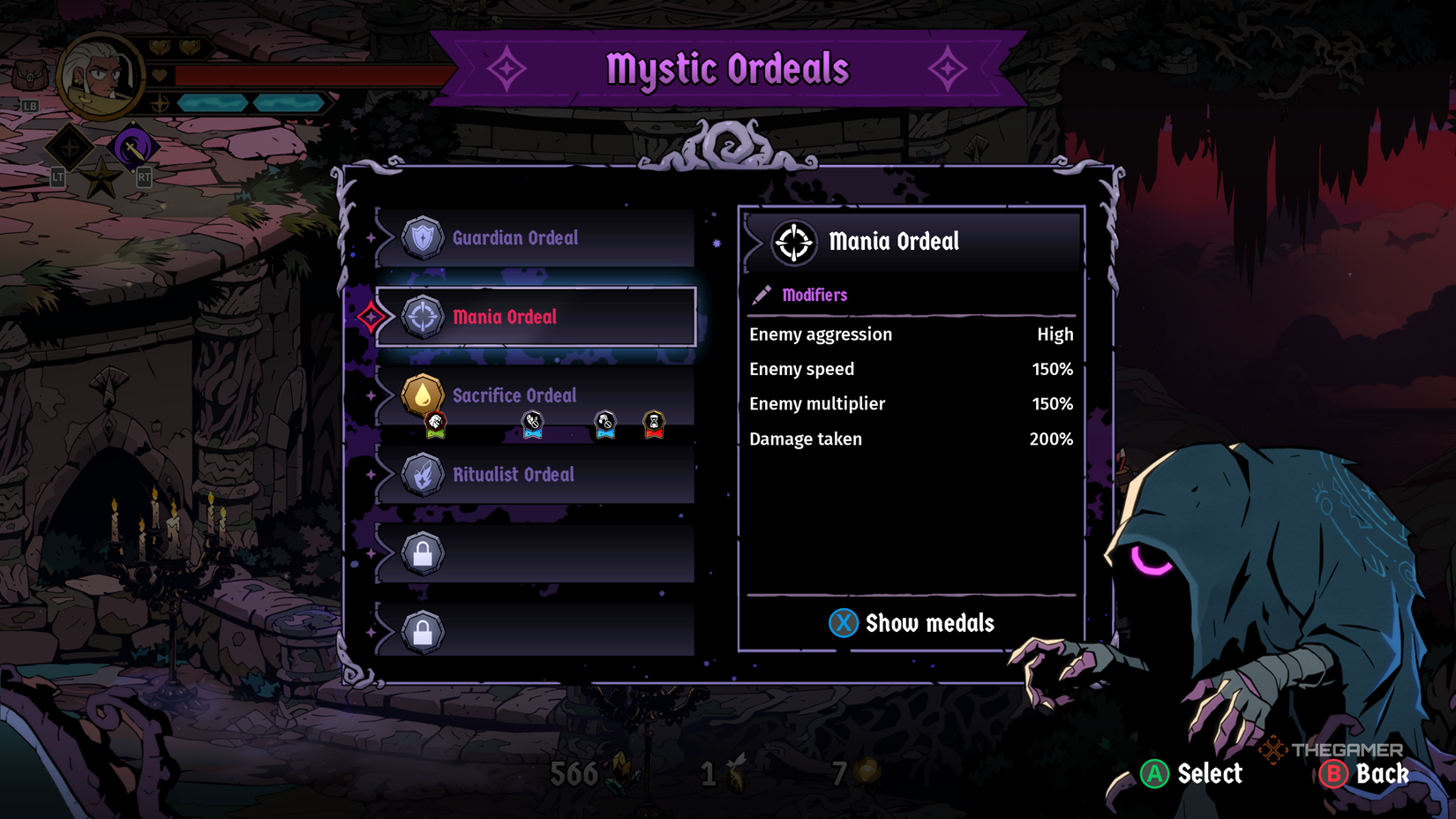Select the Guardian Ordeal shield icon
Viewport: 1456px width, 819px height.
[423, 236]
